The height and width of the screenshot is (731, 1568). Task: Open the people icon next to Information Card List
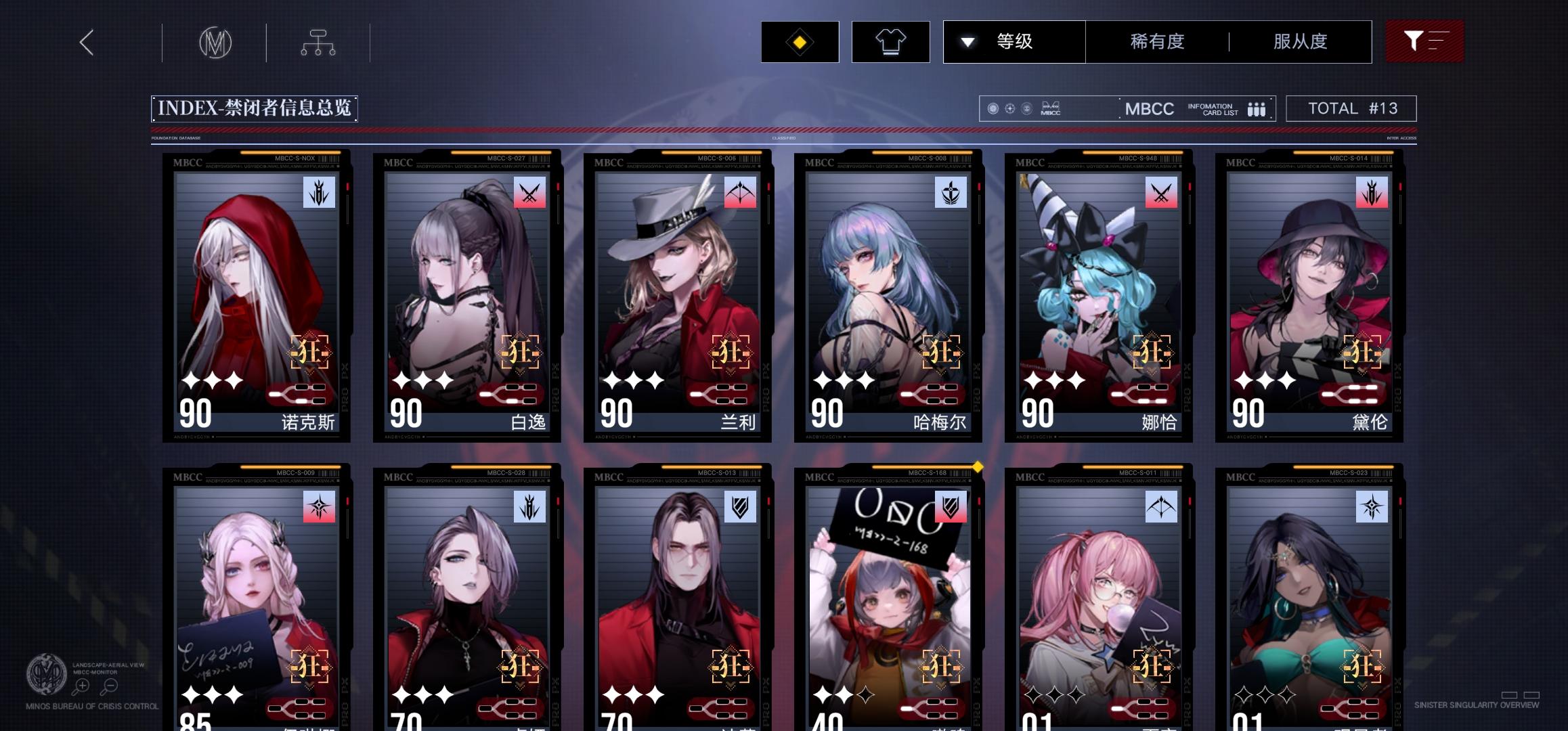1257,108
